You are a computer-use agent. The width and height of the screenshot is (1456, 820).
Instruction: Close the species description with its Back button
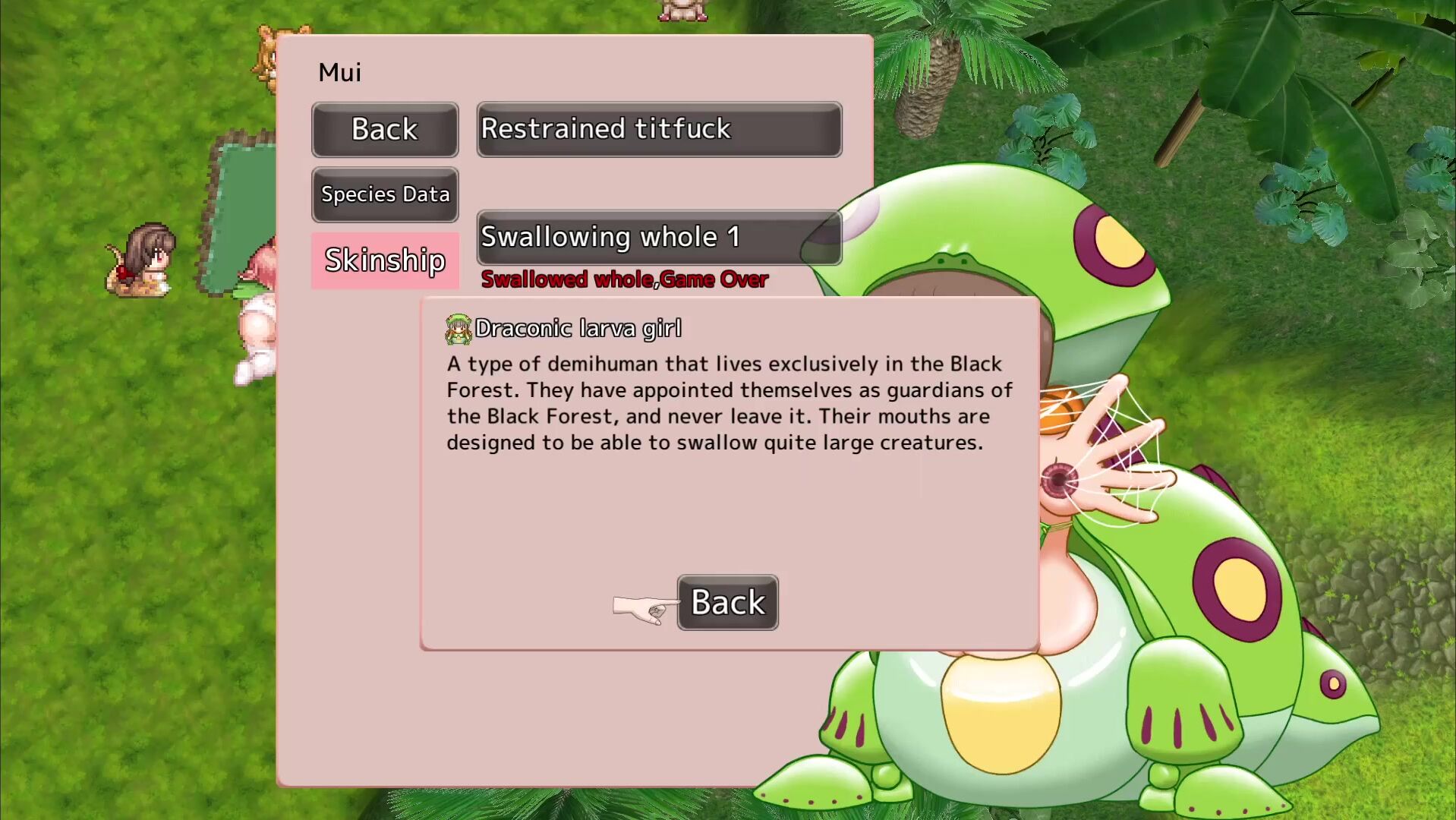tap(727, 602)
